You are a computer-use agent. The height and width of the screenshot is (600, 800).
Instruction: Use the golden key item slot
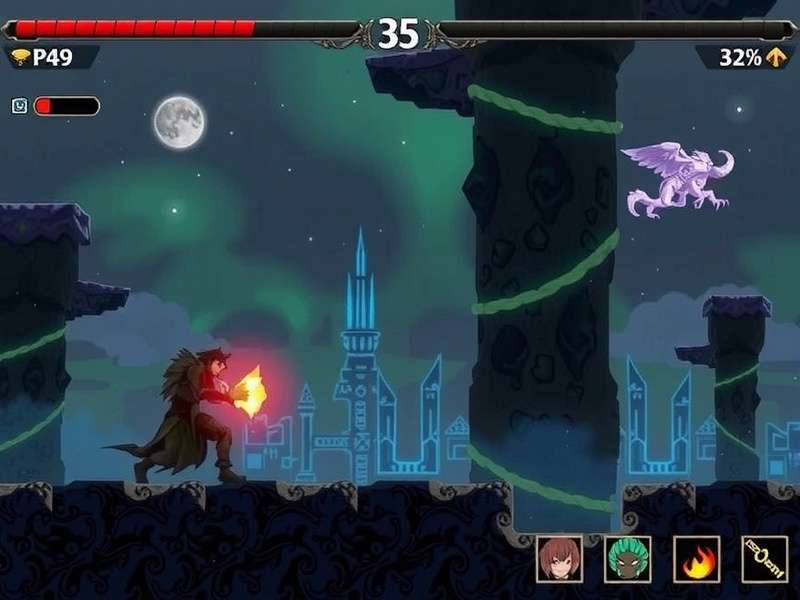pos(764,559)
